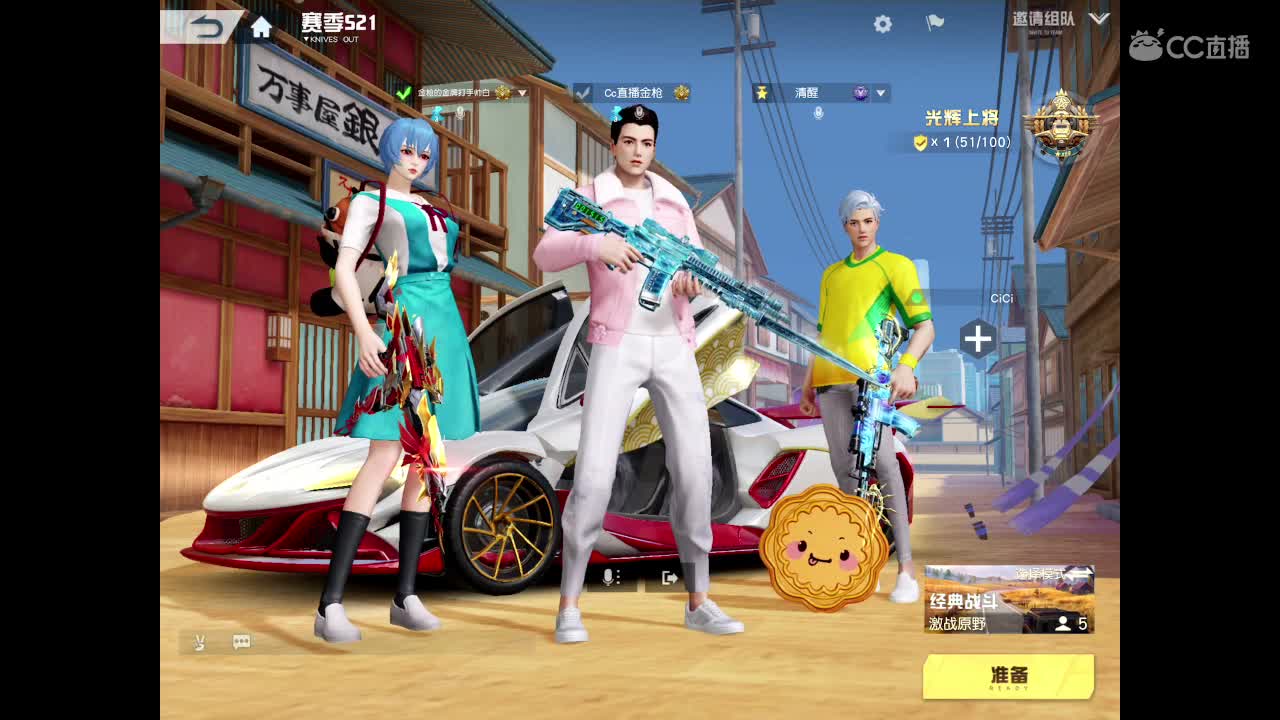Select the home icon on the top bar
Screen dimensions: 1280x720
tap(262, 27)
